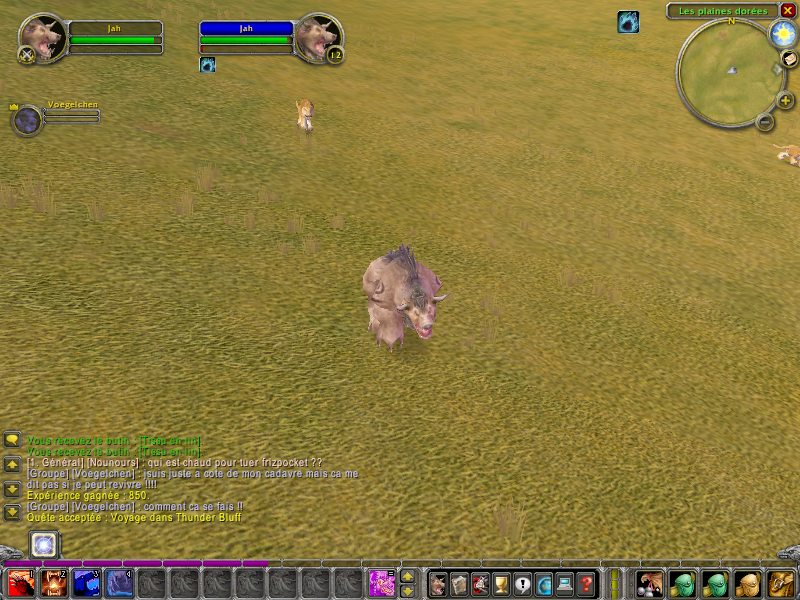Image resolution: width=800 pixels, height=600 pixels.
Task: Click the glowing shapeshift form button
Action: pos(43,545)
